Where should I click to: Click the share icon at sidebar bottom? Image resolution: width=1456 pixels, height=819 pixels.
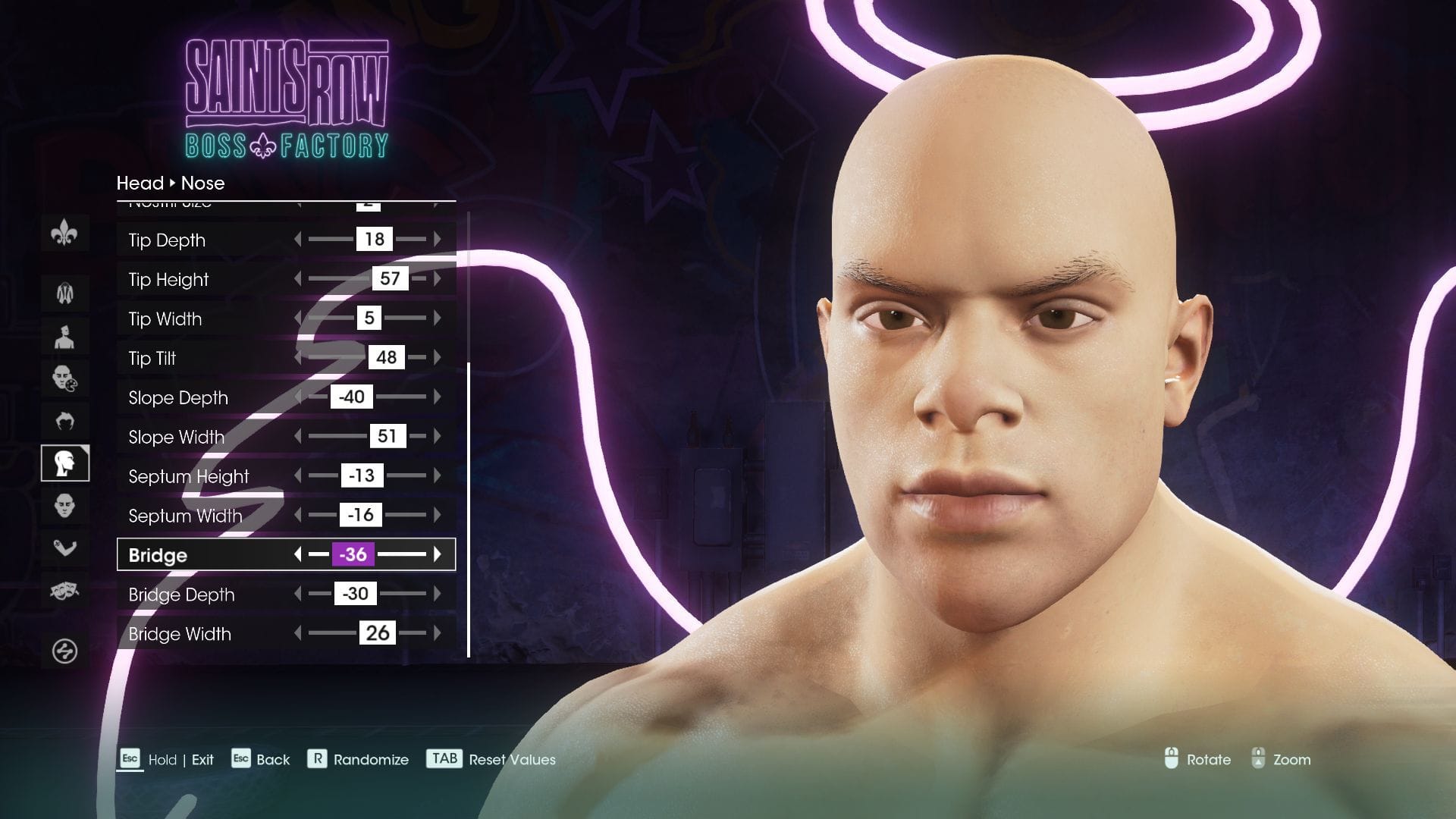(65, 648)
